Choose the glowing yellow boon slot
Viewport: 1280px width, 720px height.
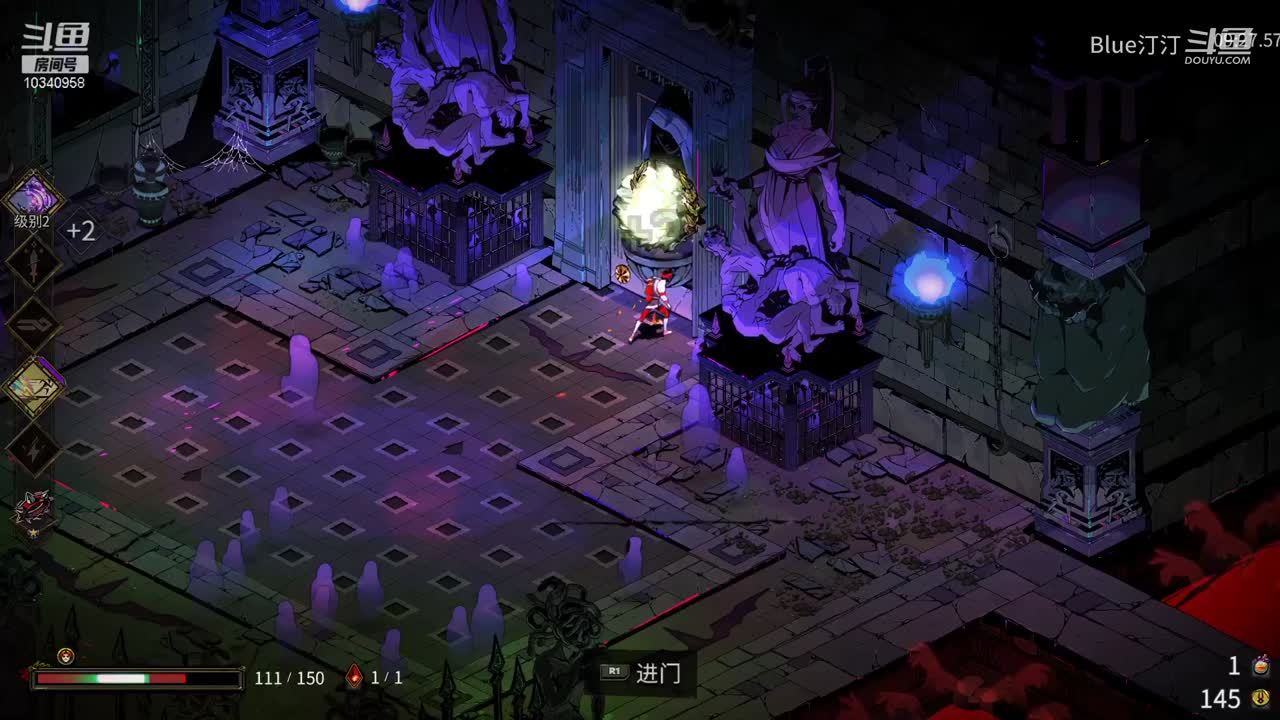tap(33, 386)
